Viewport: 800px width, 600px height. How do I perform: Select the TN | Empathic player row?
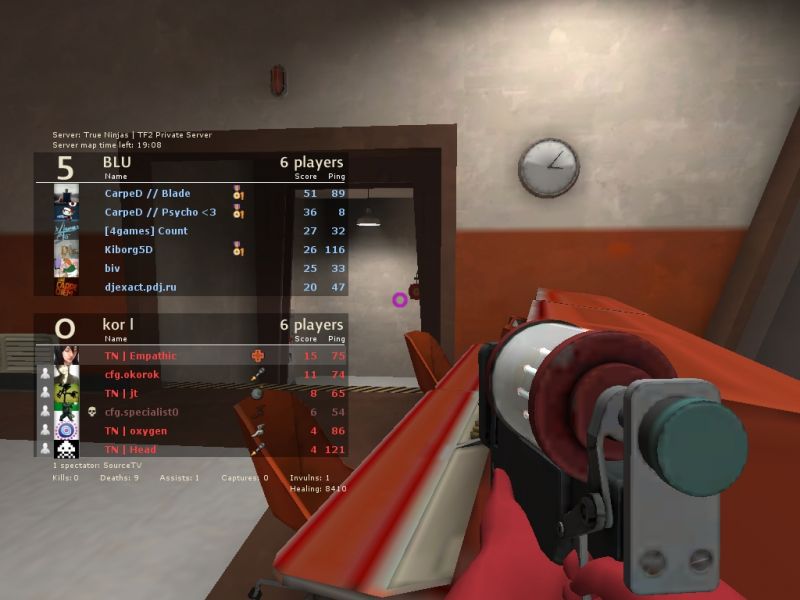(140, 355)
